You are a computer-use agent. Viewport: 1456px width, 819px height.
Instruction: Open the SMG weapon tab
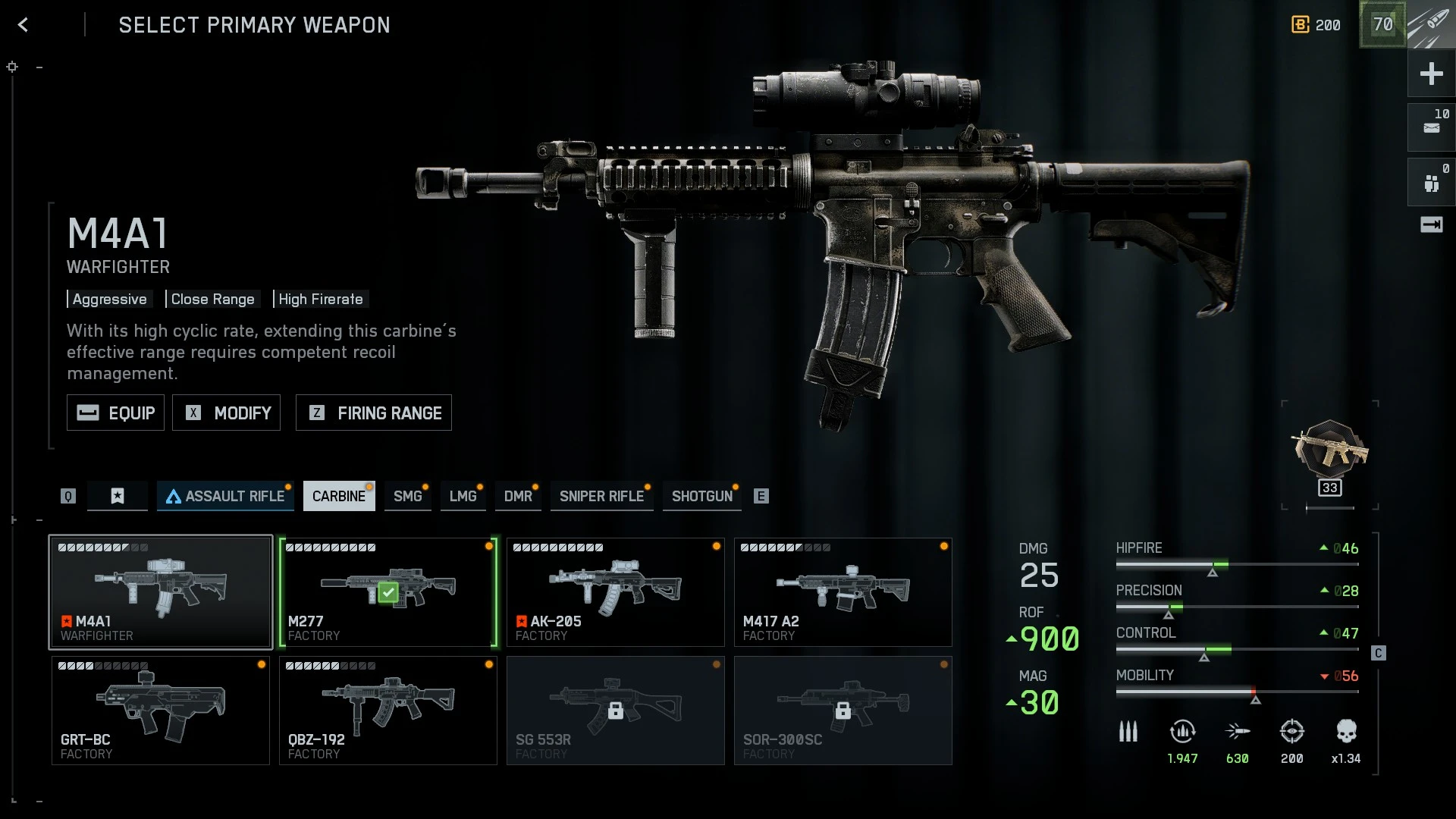[x=407, y=496]
